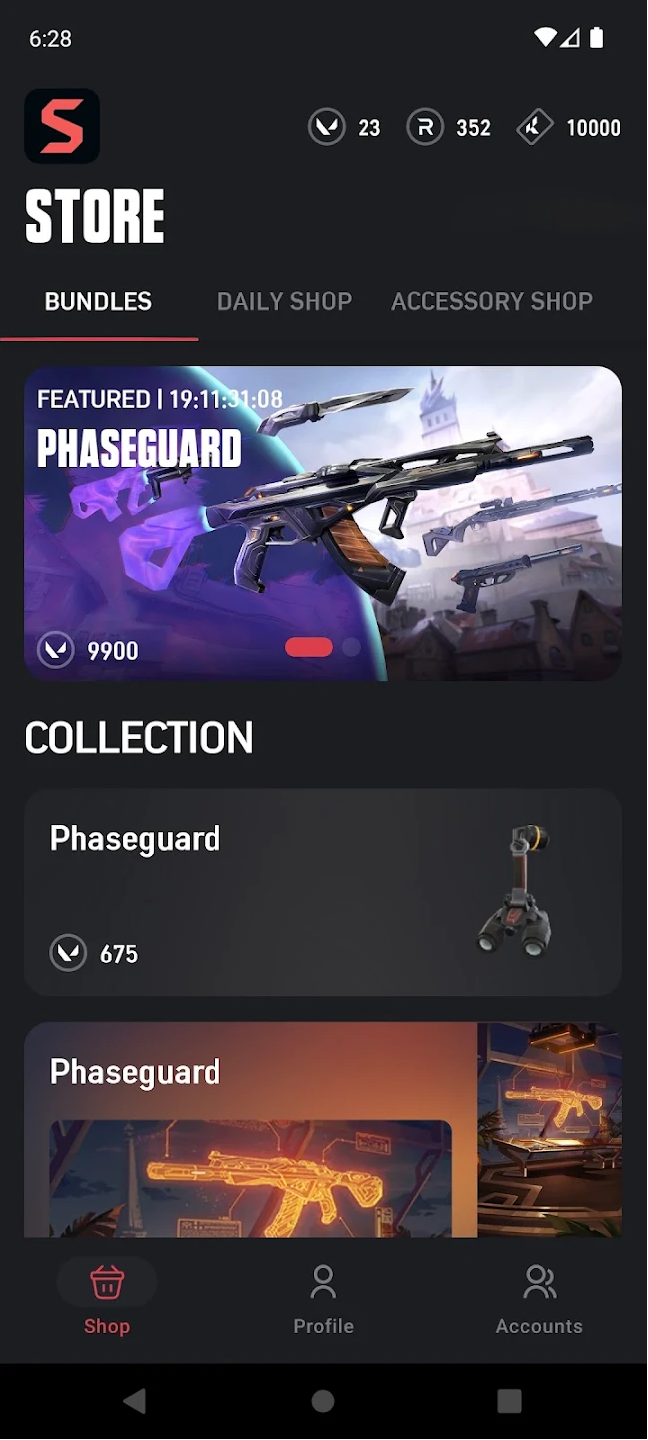
Task: Open the Accounts section
Action: [539, 1299]
